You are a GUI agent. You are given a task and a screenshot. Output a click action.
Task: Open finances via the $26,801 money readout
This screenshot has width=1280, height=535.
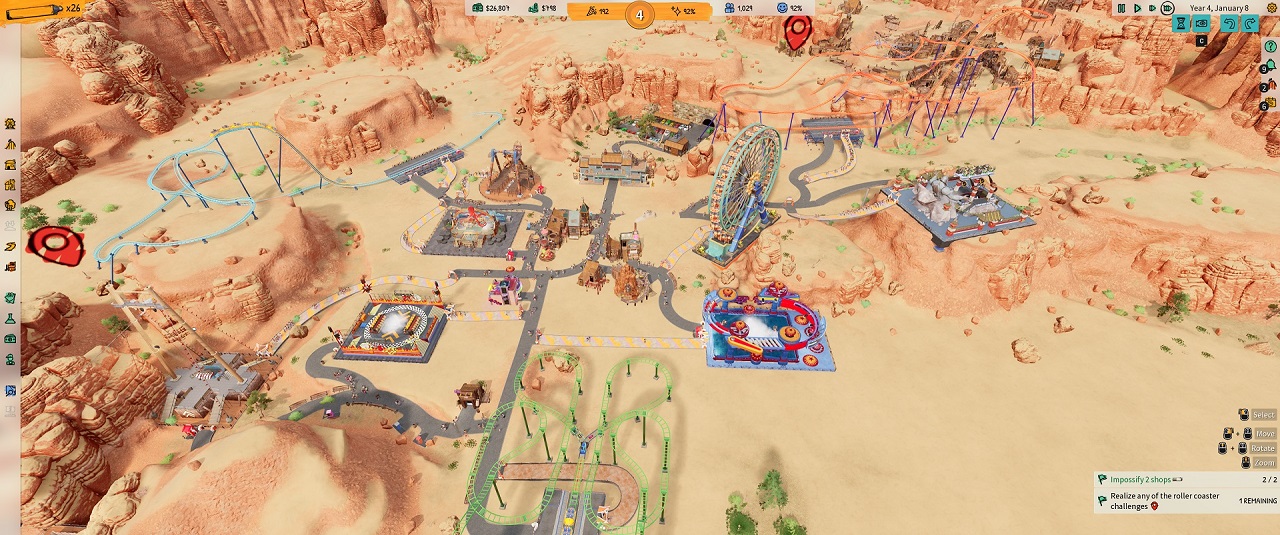coord(490,9)
